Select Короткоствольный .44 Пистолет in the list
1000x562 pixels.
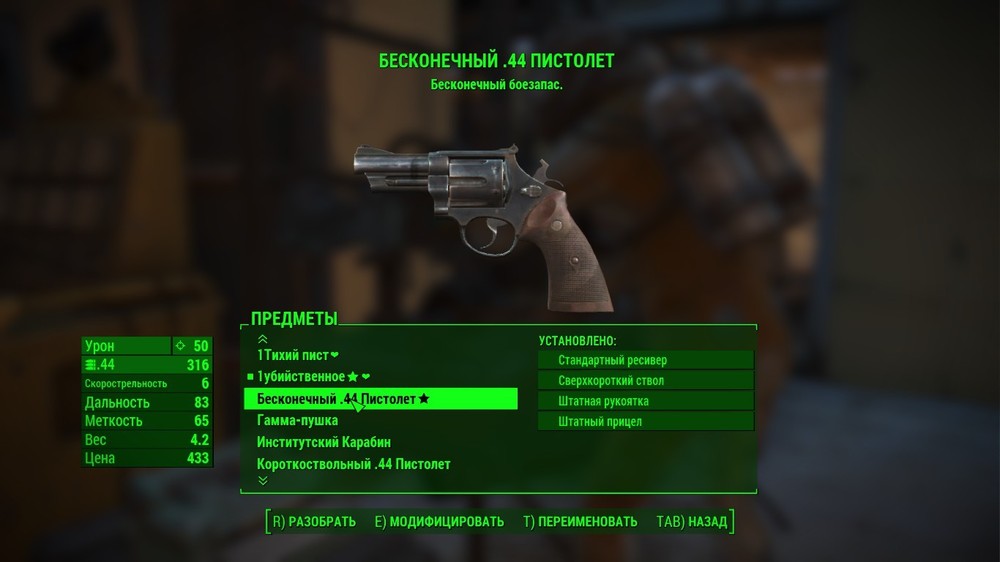tap(353, 464)
